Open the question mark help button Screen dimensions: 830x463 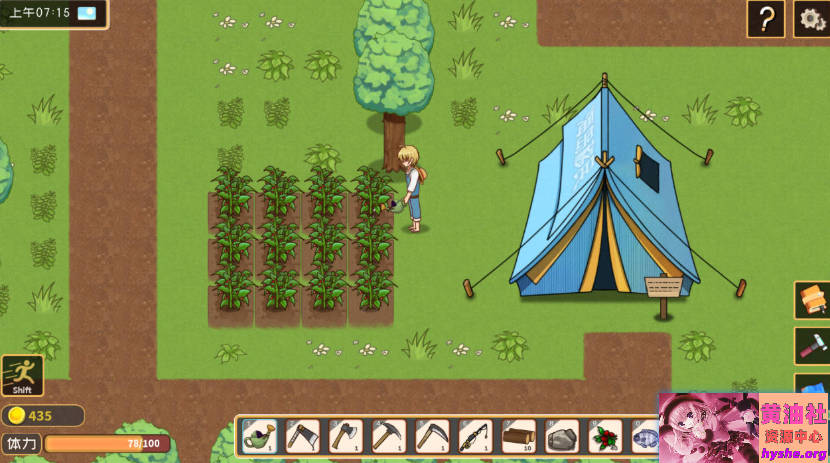pos(765,19)
